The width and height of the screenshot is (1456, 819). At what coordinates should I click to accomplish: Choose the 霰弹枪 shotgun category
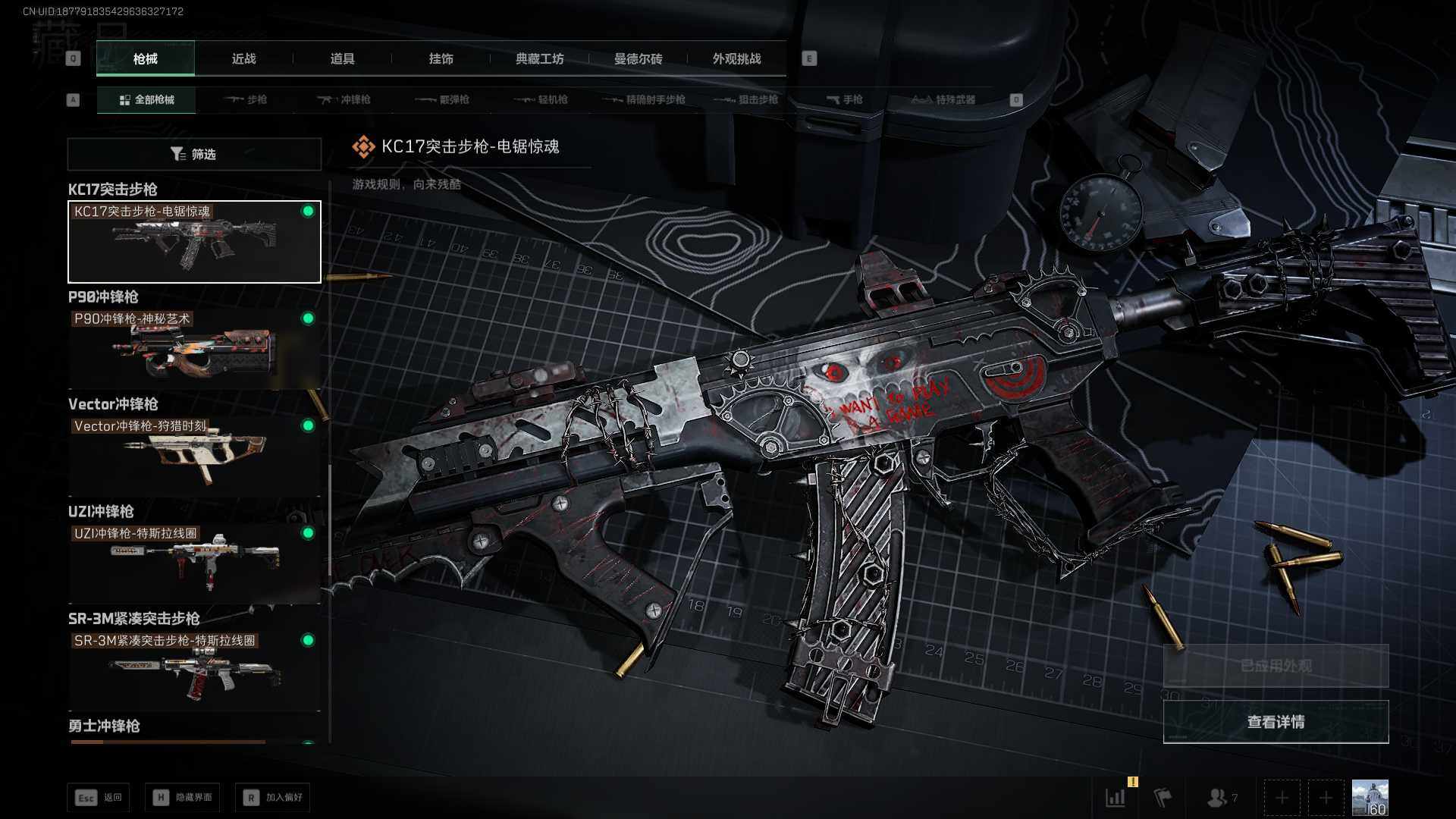click(x=444, y=99)
